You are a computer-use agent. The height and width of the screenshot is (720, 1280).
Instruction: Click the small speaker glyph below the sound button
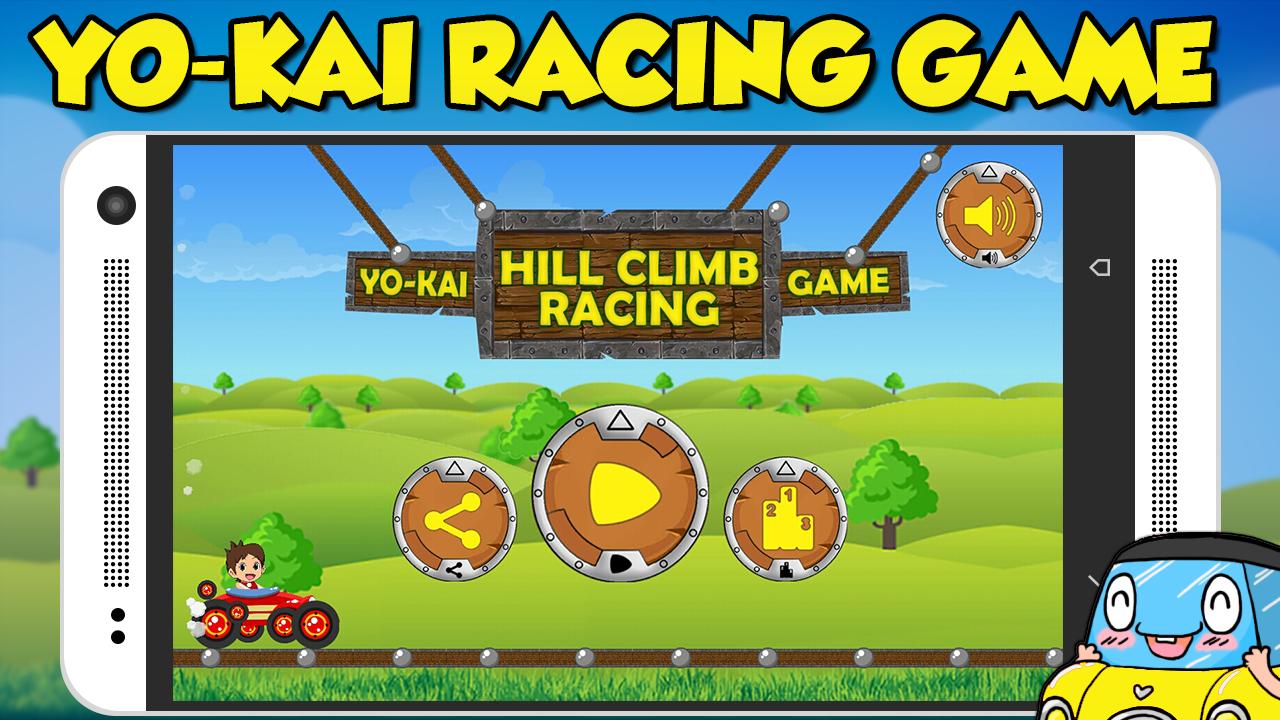990,258
